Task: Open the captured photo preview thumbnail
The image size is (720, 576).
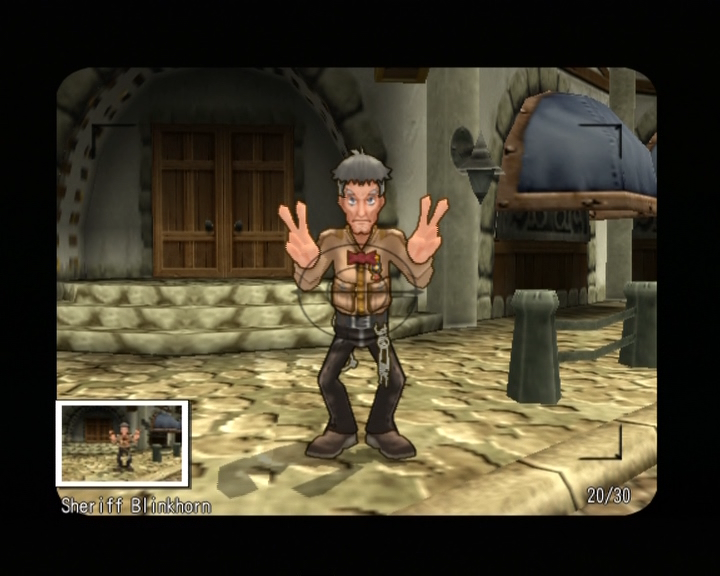Action: pyautogui.click(x=122, y=443)
